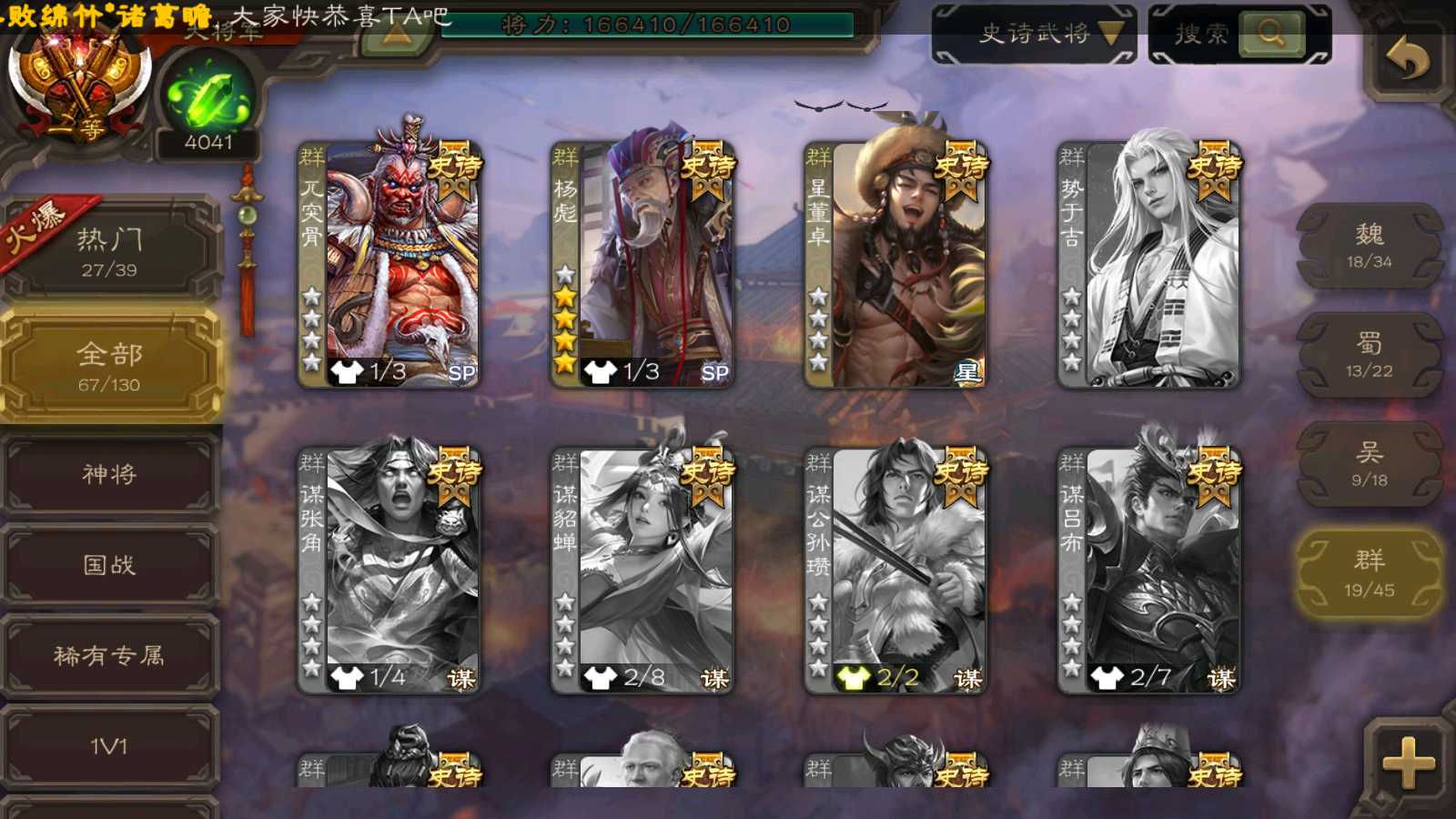The height and width of the screenshot is (819, 1456).
Task: Switch to the 神将 category
Action: pos(109,474)
